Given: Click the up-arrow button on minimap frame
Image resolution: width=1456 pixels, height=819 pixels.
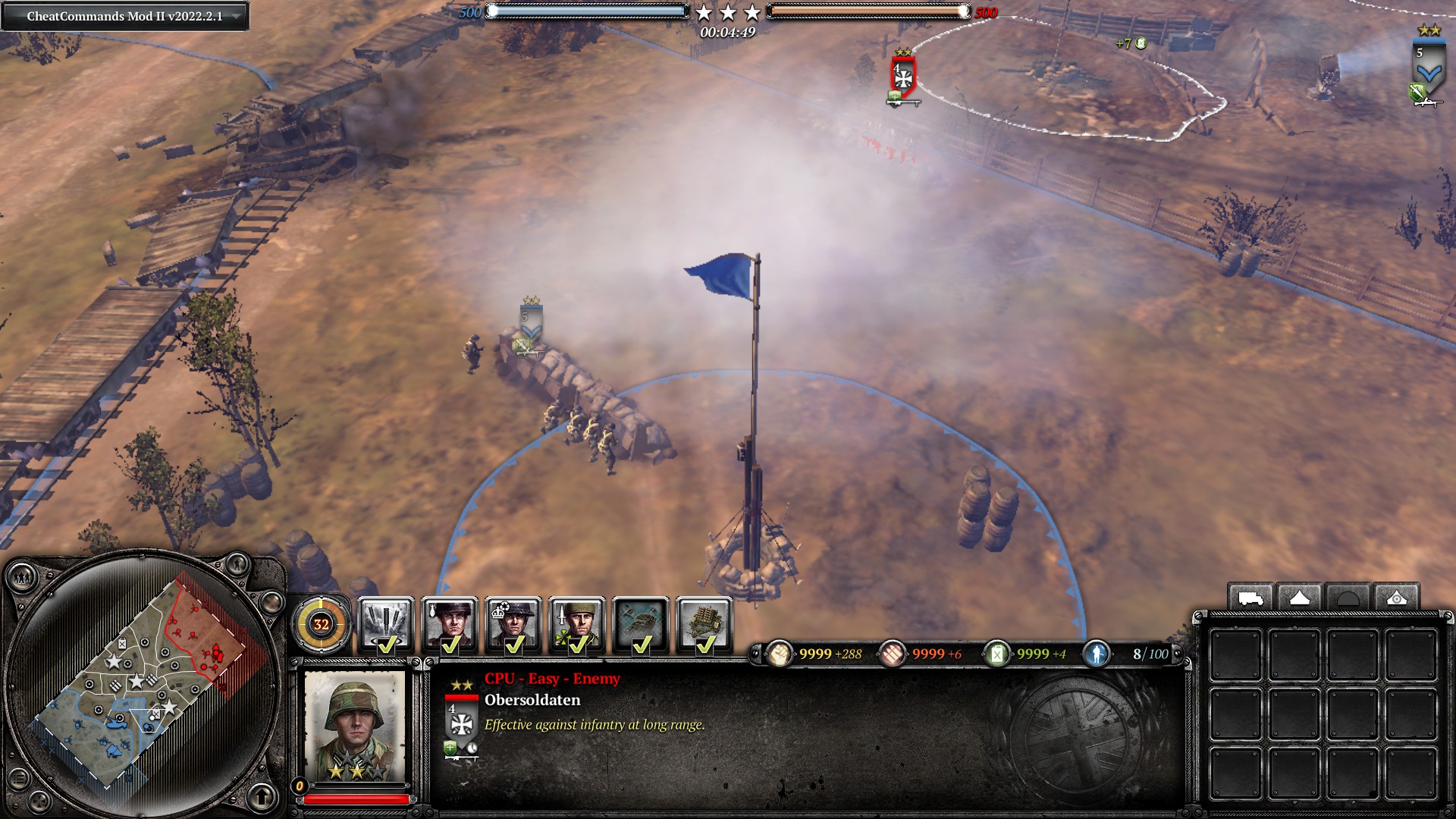Looking at the screenshot, I should 262,796.
